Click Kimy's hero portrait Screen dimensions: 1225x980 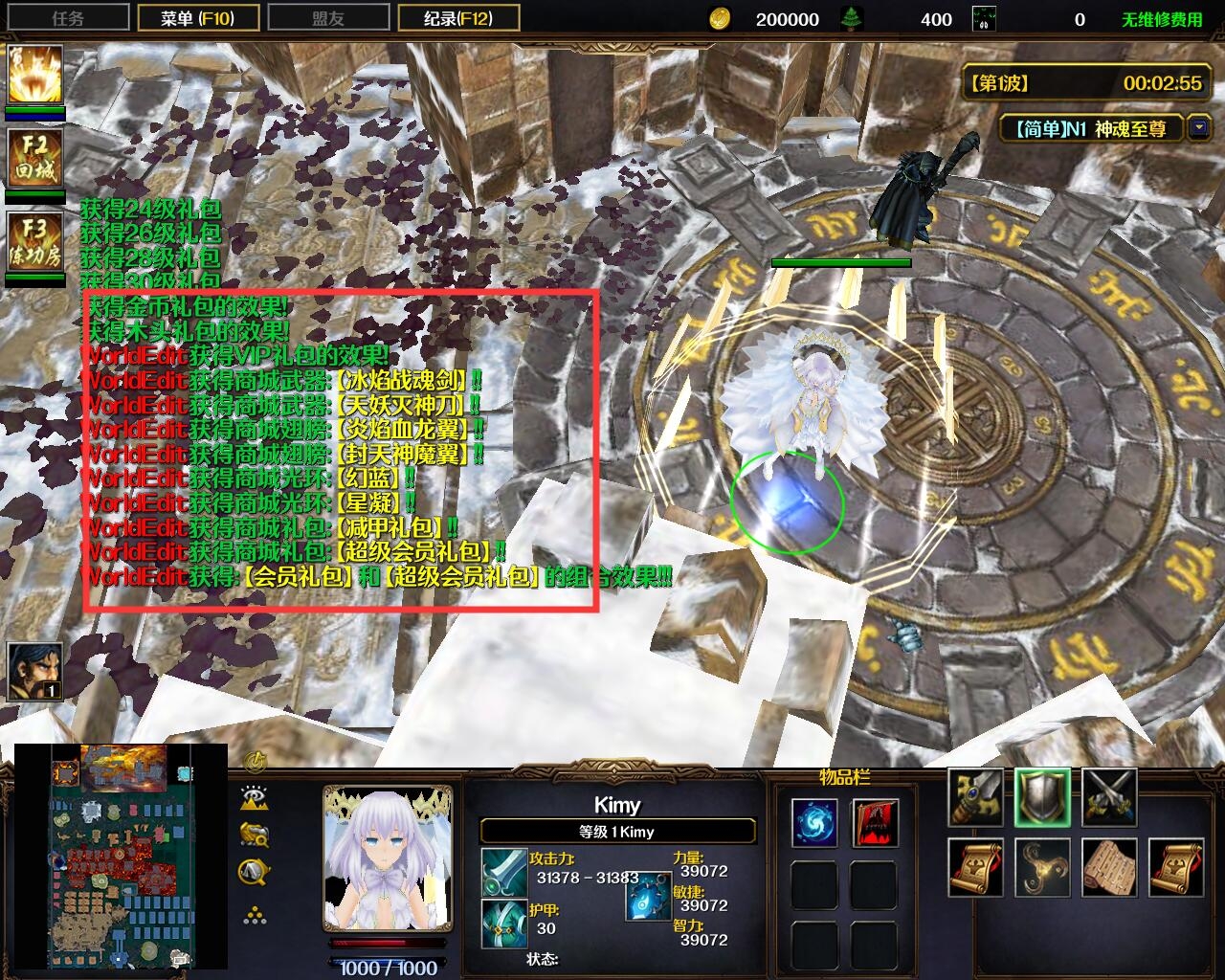pos(388,857)
